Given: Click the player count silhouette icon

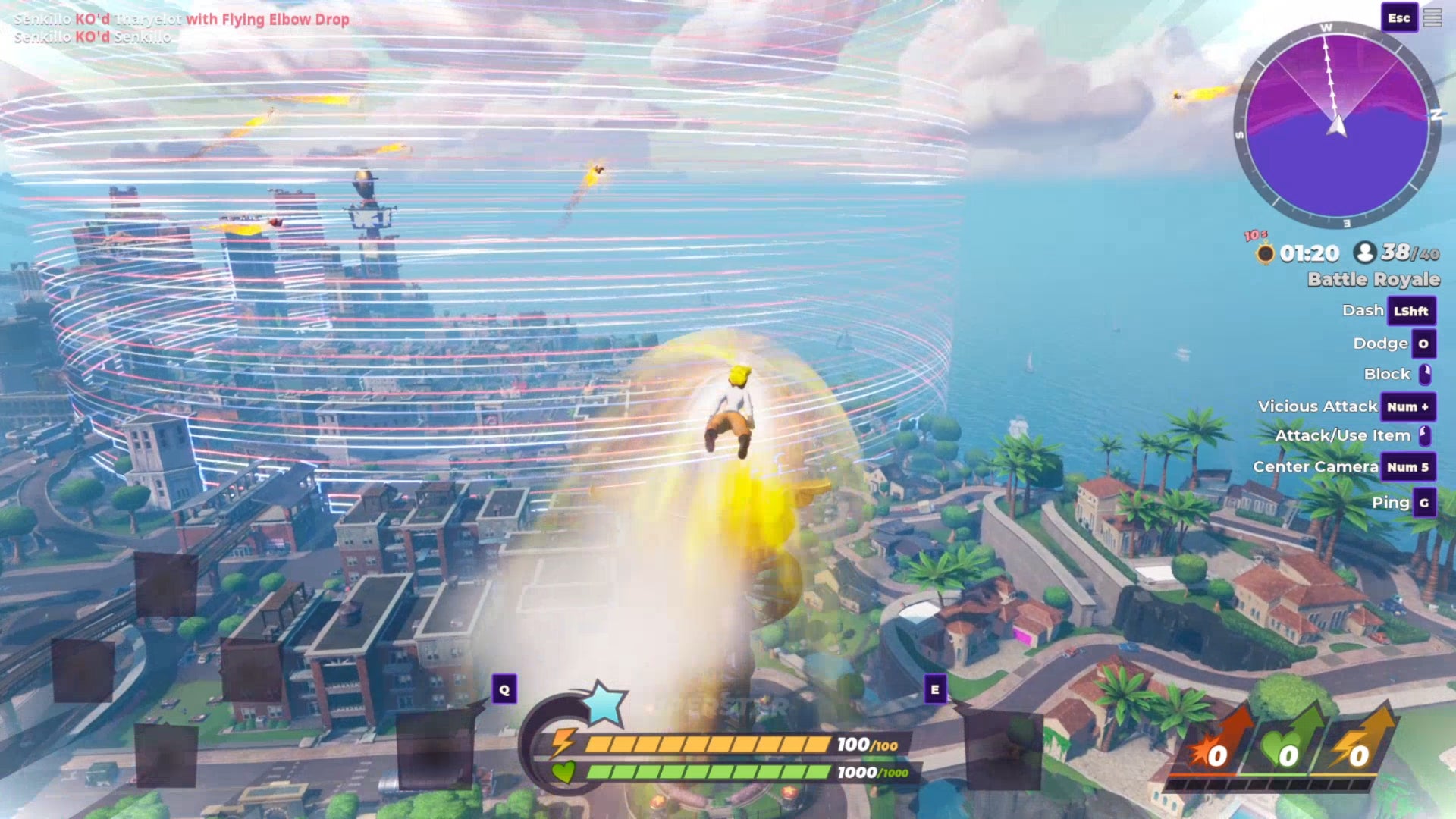Looking at the screenshot, I should 1365,253.
